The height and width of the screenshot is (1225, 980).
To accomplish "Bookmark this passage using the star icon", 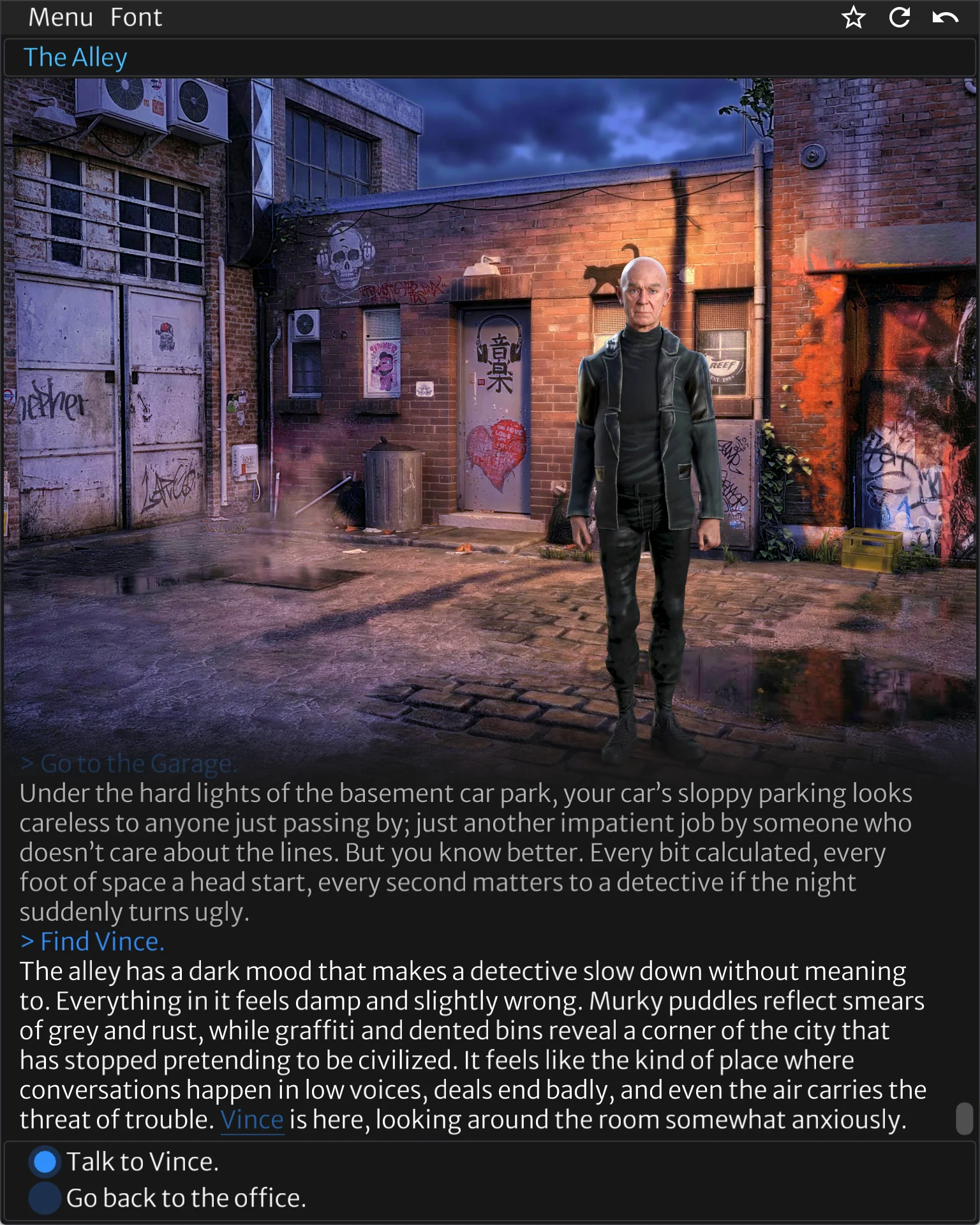I will tap(853, 18).
